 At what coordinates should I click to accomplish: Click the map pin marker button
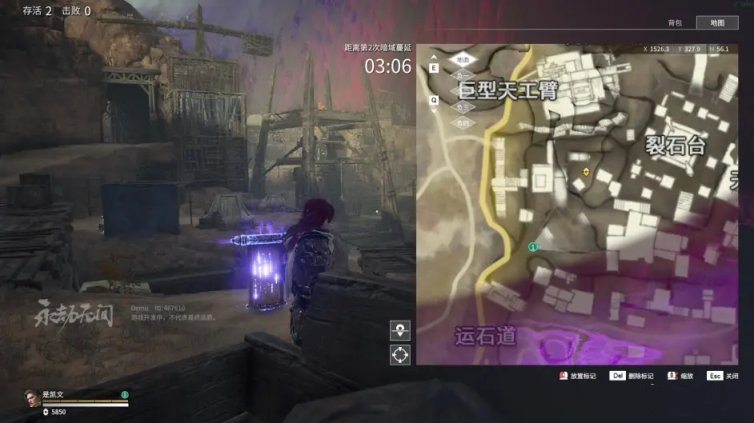400,330
